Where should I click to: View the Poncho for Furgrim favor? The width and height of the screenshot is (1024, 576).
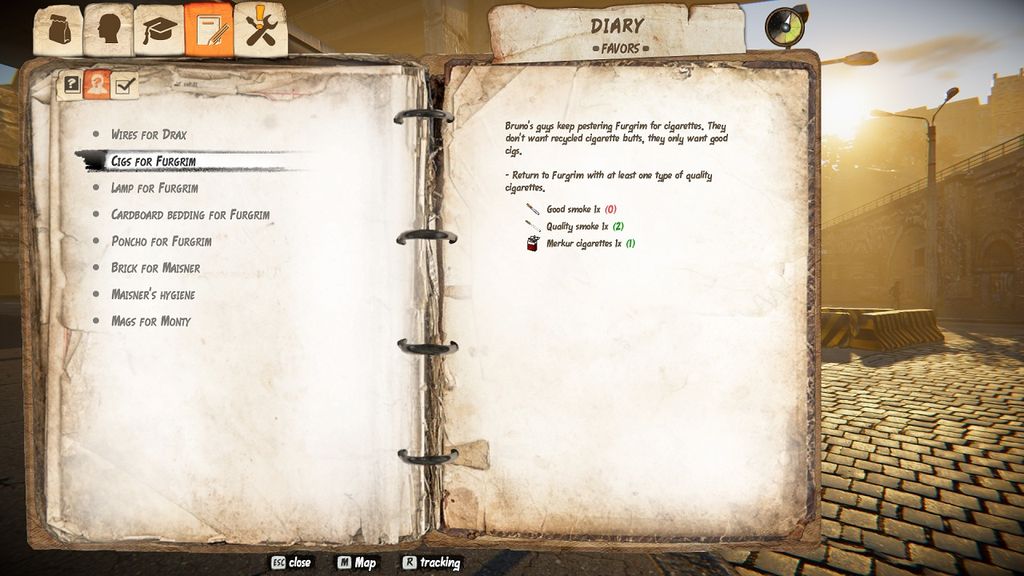click(x=161, y=241)
